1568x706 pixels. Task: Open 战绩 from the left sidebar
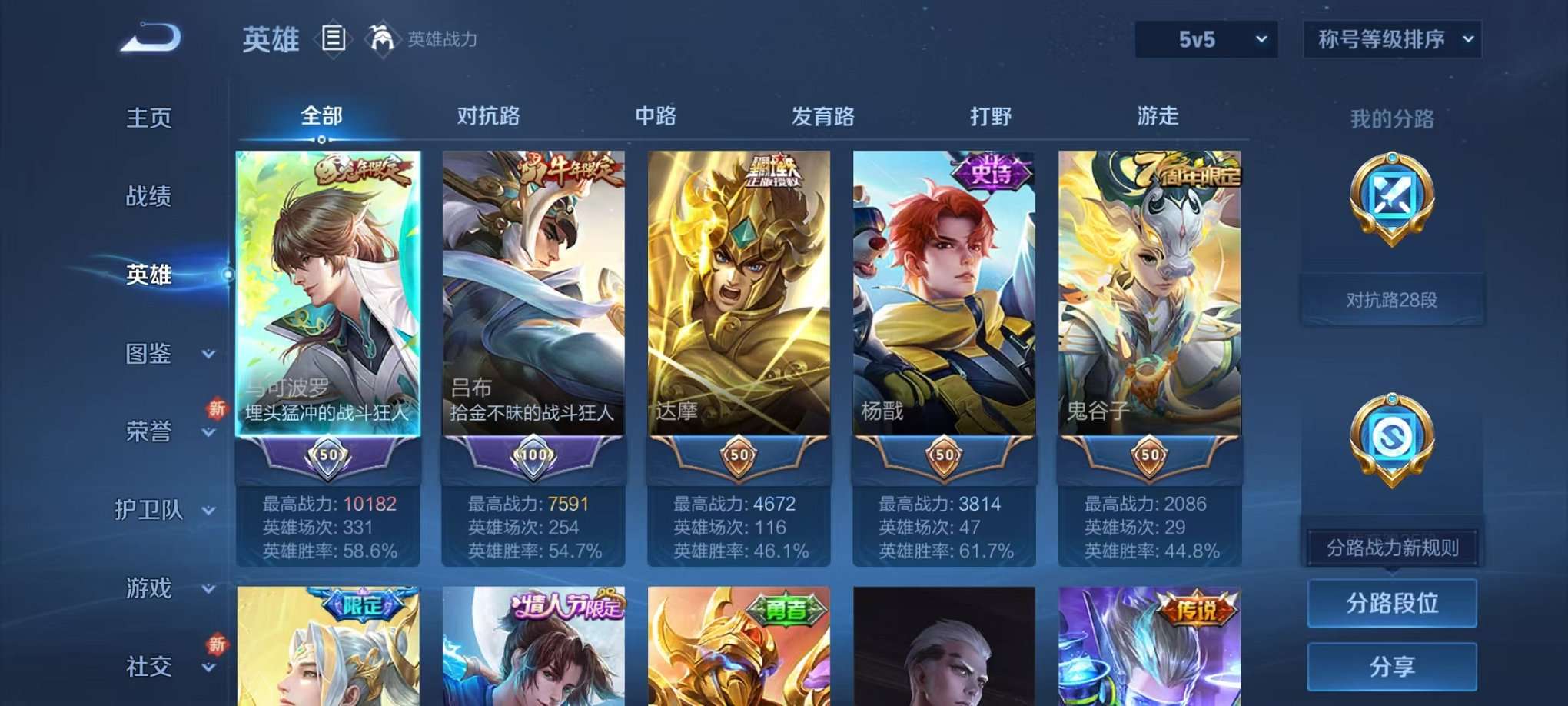(151, 198)
